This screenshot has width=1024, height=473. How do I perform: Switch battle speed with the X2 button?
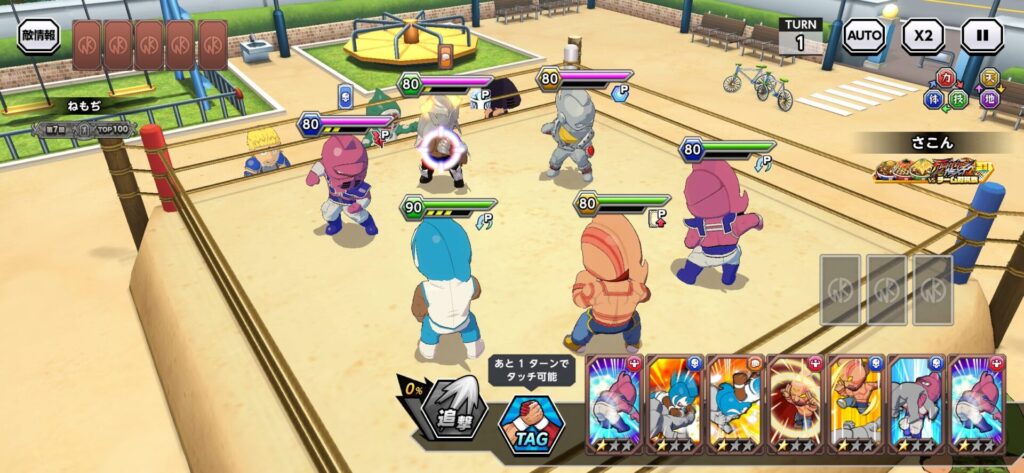(x=922, y=37)
